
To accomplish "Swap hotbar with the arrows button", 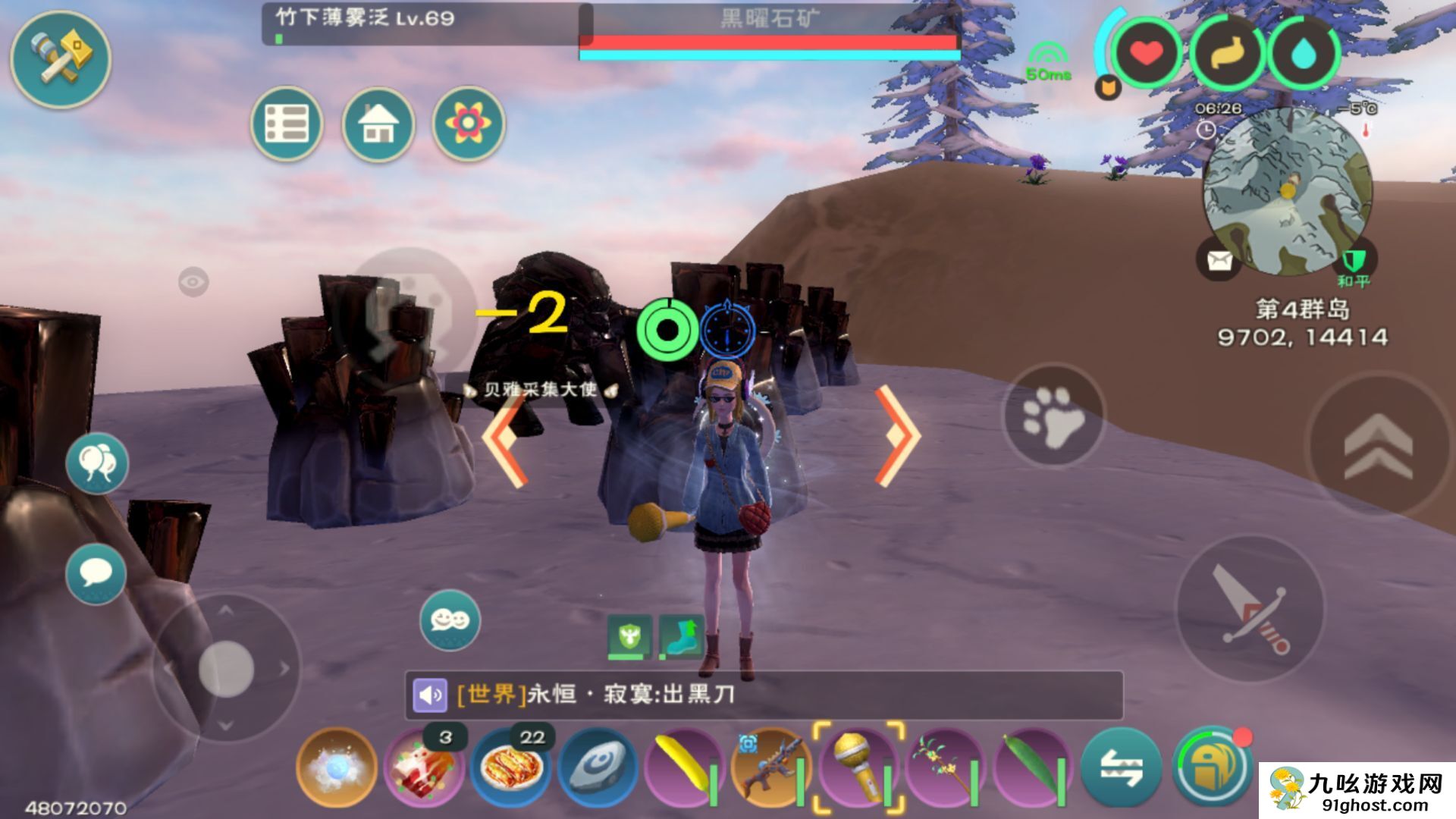I will point(1121,767).
